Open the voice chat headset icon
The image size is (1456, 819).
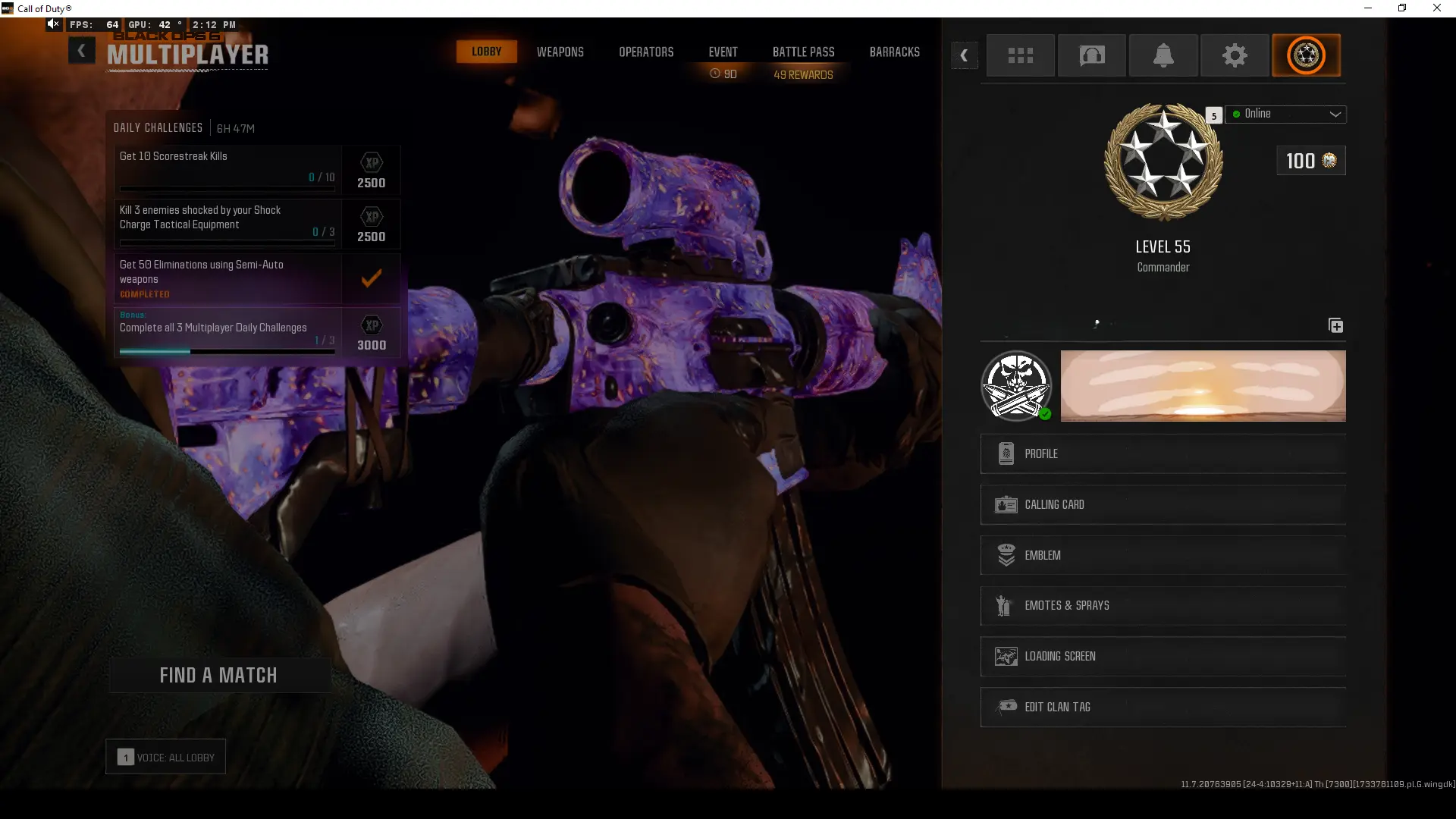coord(1092,55)
